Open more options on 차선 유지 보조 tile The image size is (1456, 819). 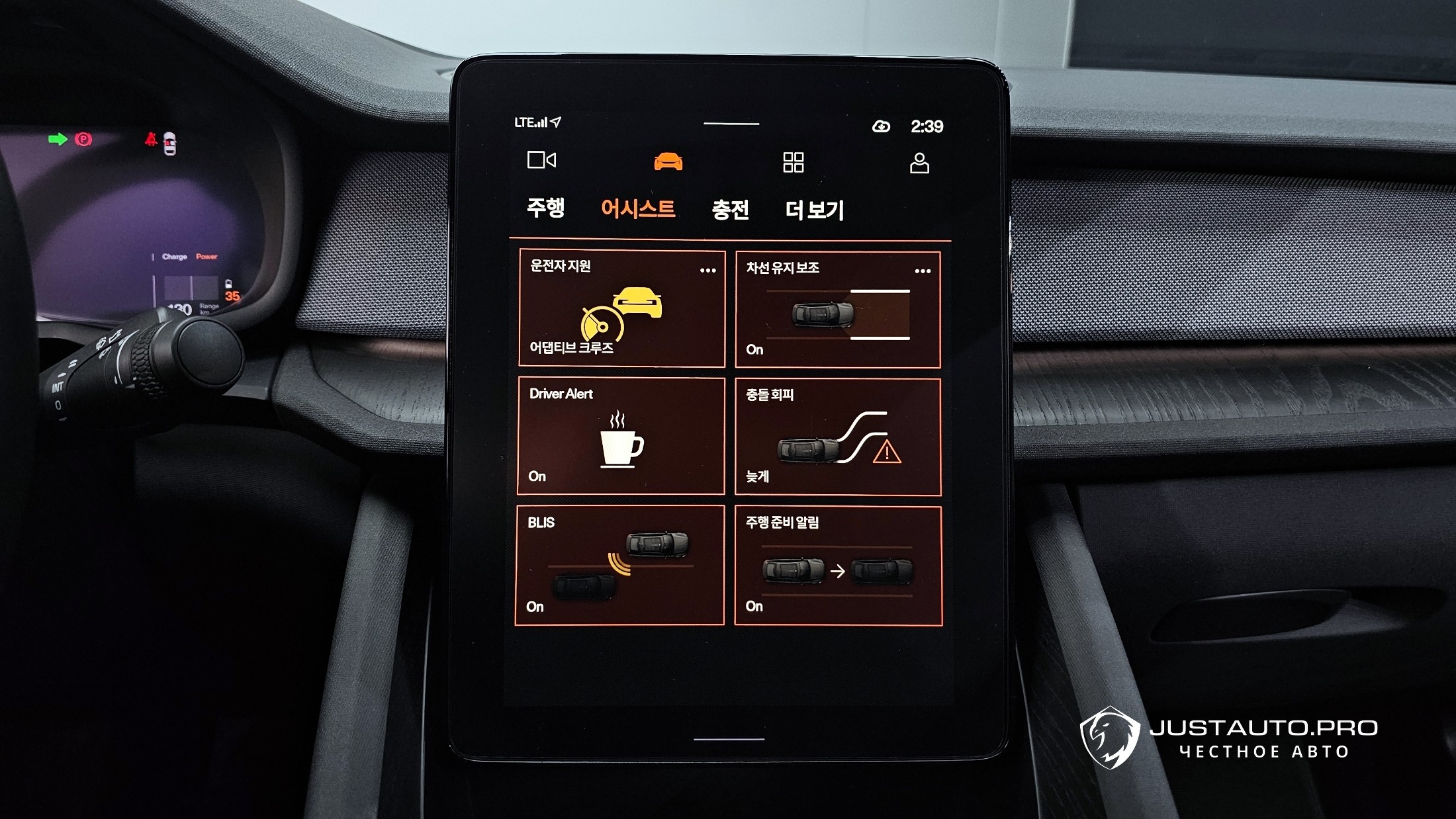coord(923,271)
